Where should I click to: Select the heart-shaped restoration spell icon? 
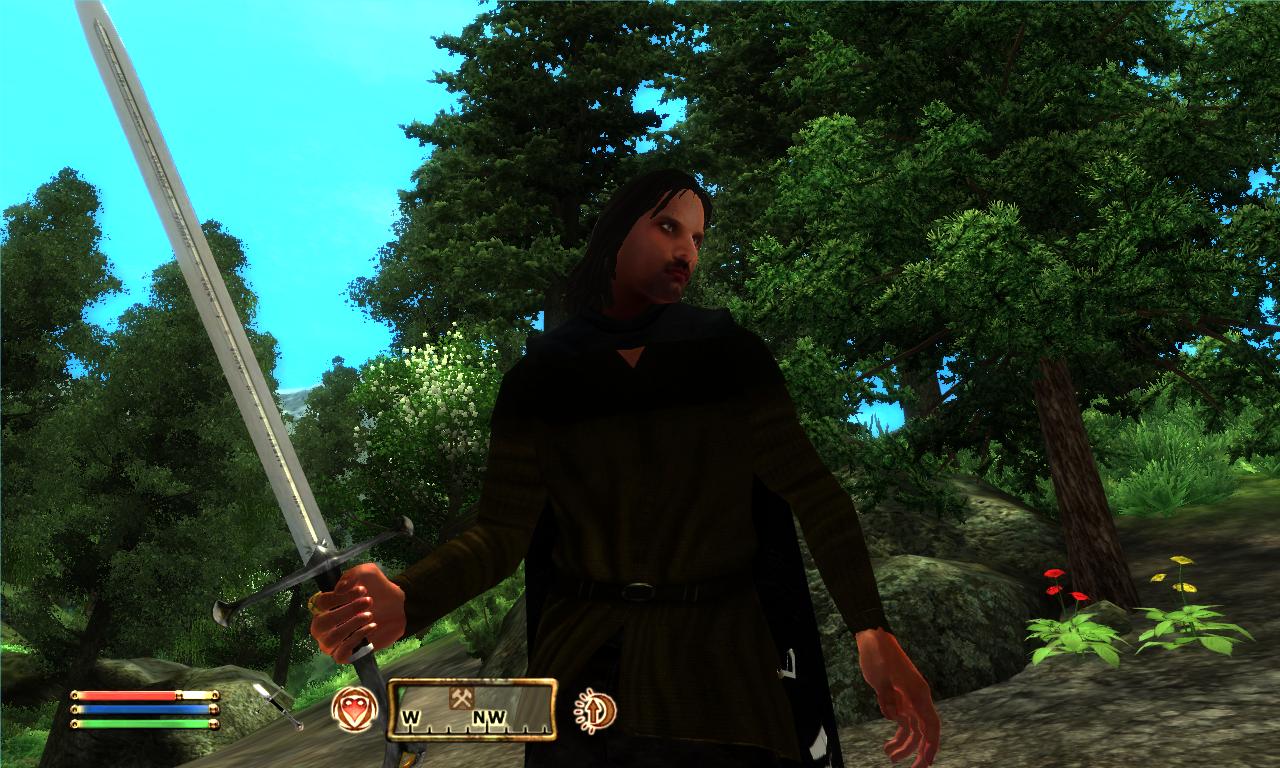[354, 709]
